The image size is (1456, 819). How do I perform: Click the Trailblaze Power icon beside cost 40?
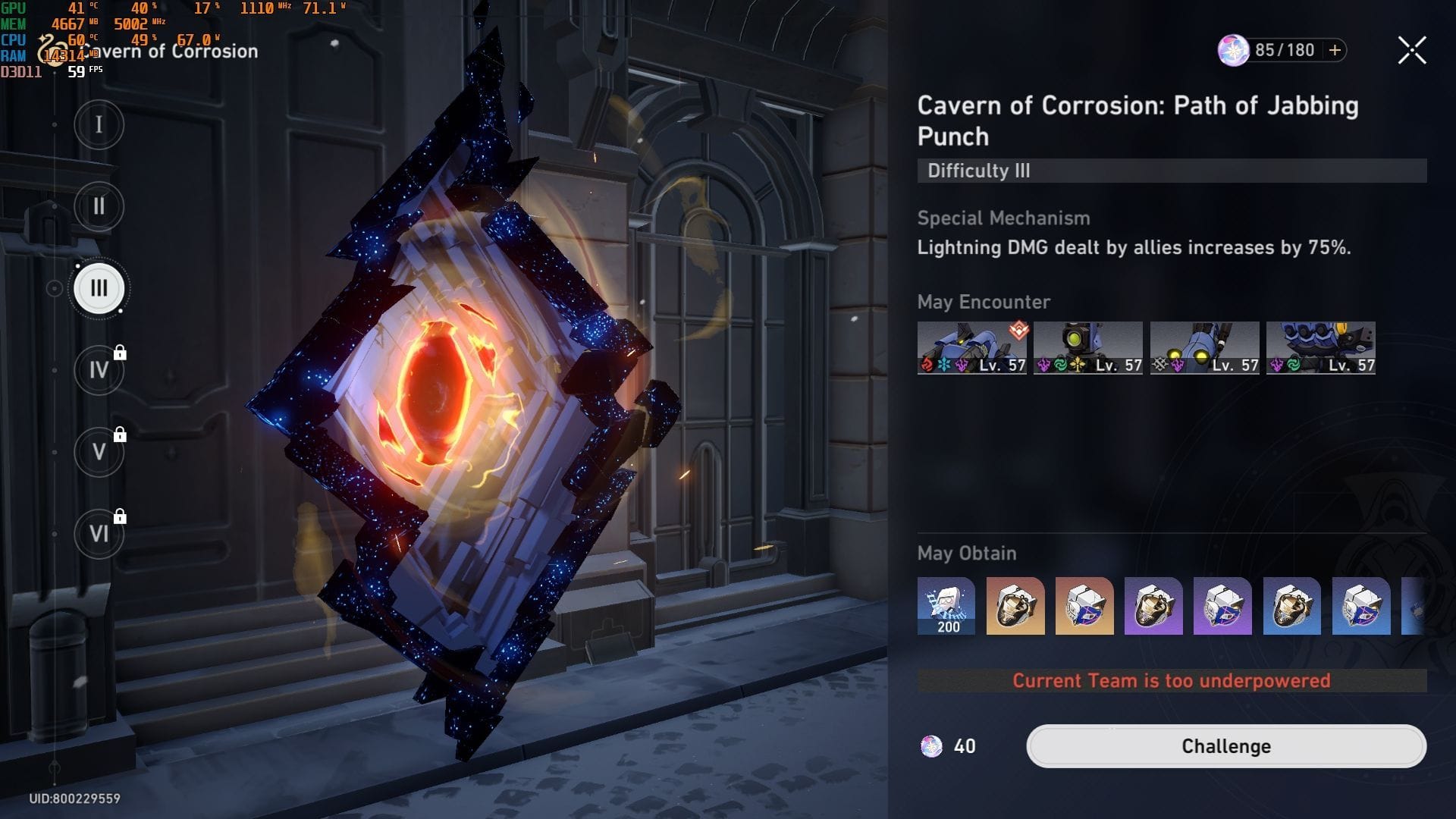(934, 746)
